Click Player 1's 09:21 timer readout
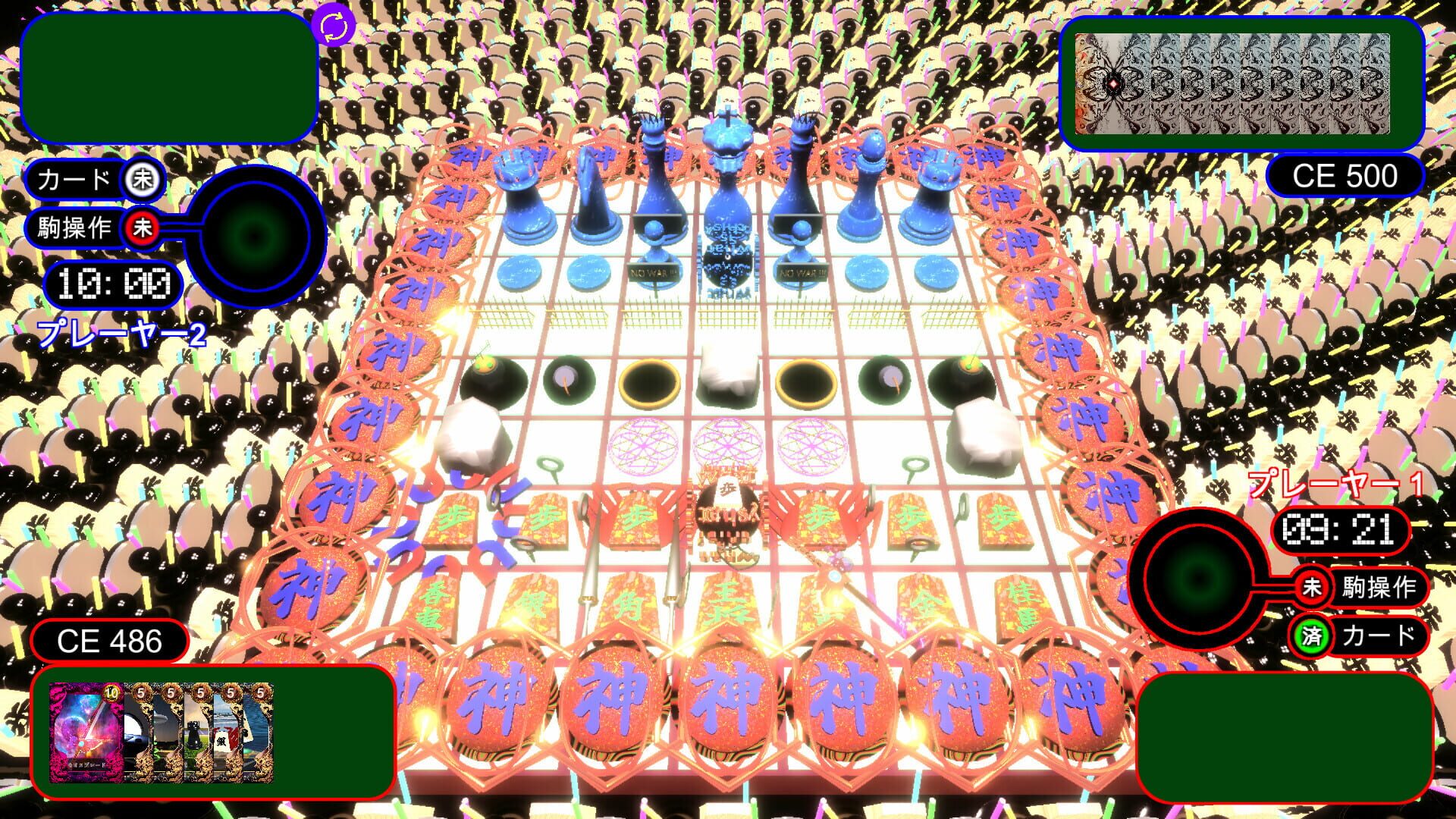 coord(1341,532)
